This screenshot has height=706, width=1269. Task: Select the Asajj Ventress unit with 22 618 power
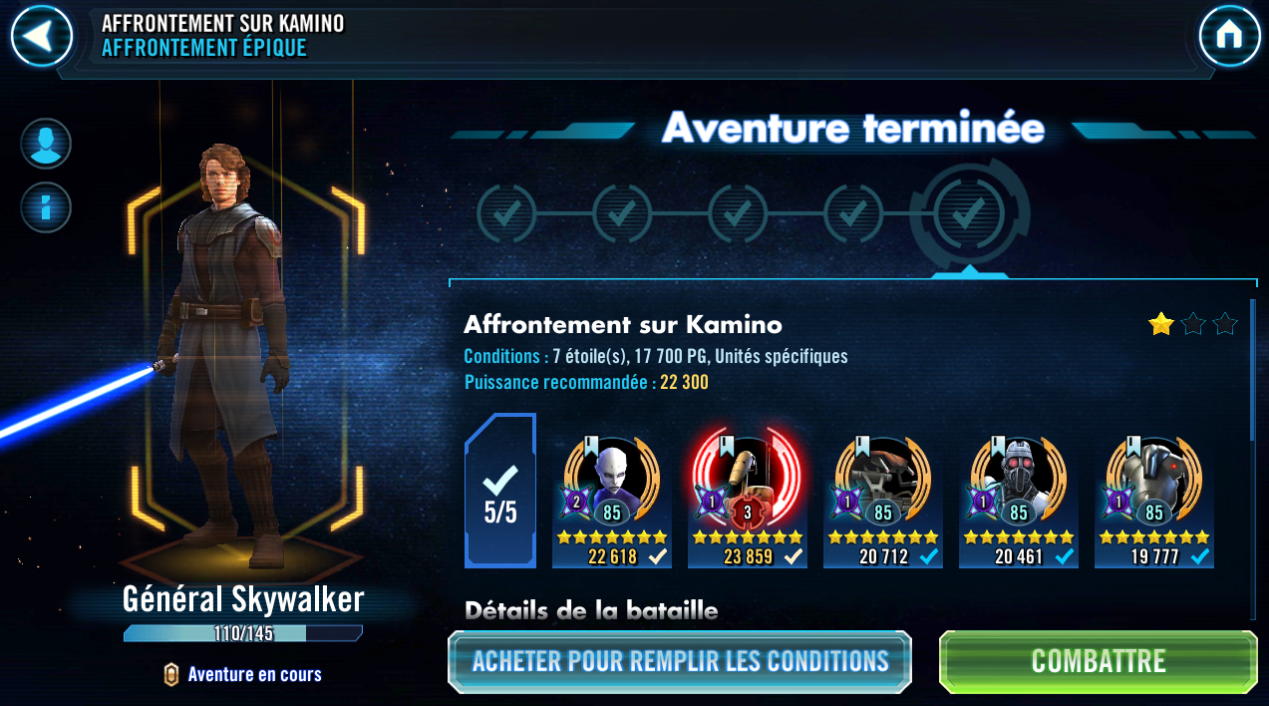[x=612, y=500]
